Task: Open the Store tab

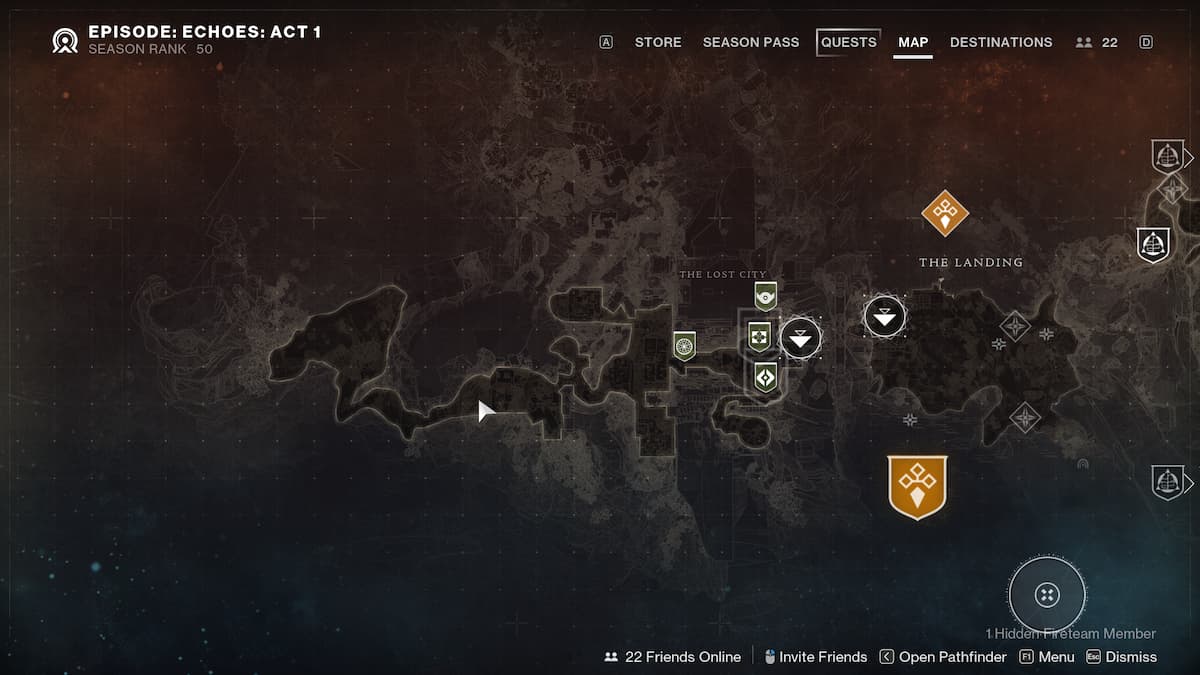Action: point(658,42)
